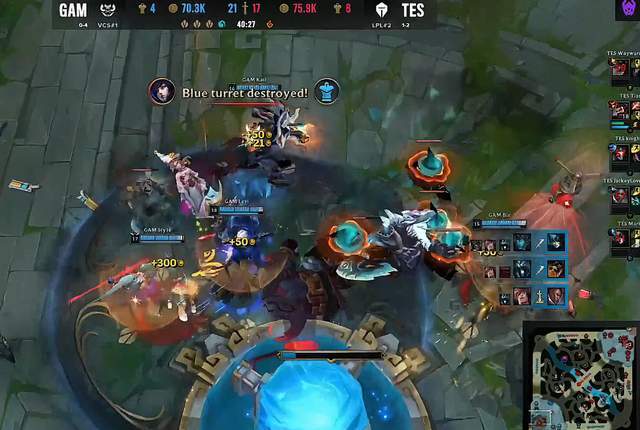The image size is (640, 430).
Task: Click the minimap in the bottom-right corner
Action: (581, 374)
